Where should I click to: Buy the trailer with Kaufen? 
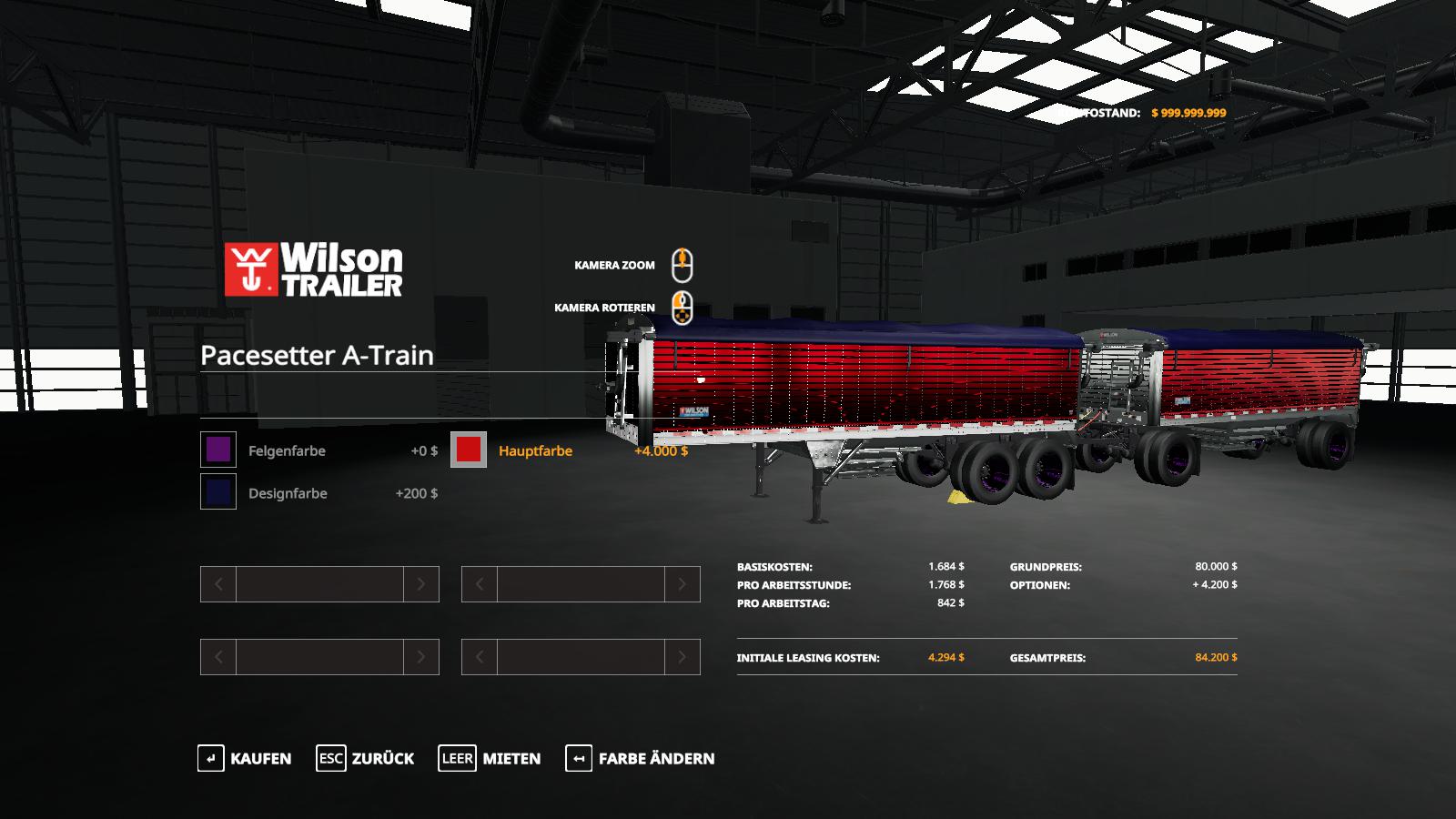(245, 758)
